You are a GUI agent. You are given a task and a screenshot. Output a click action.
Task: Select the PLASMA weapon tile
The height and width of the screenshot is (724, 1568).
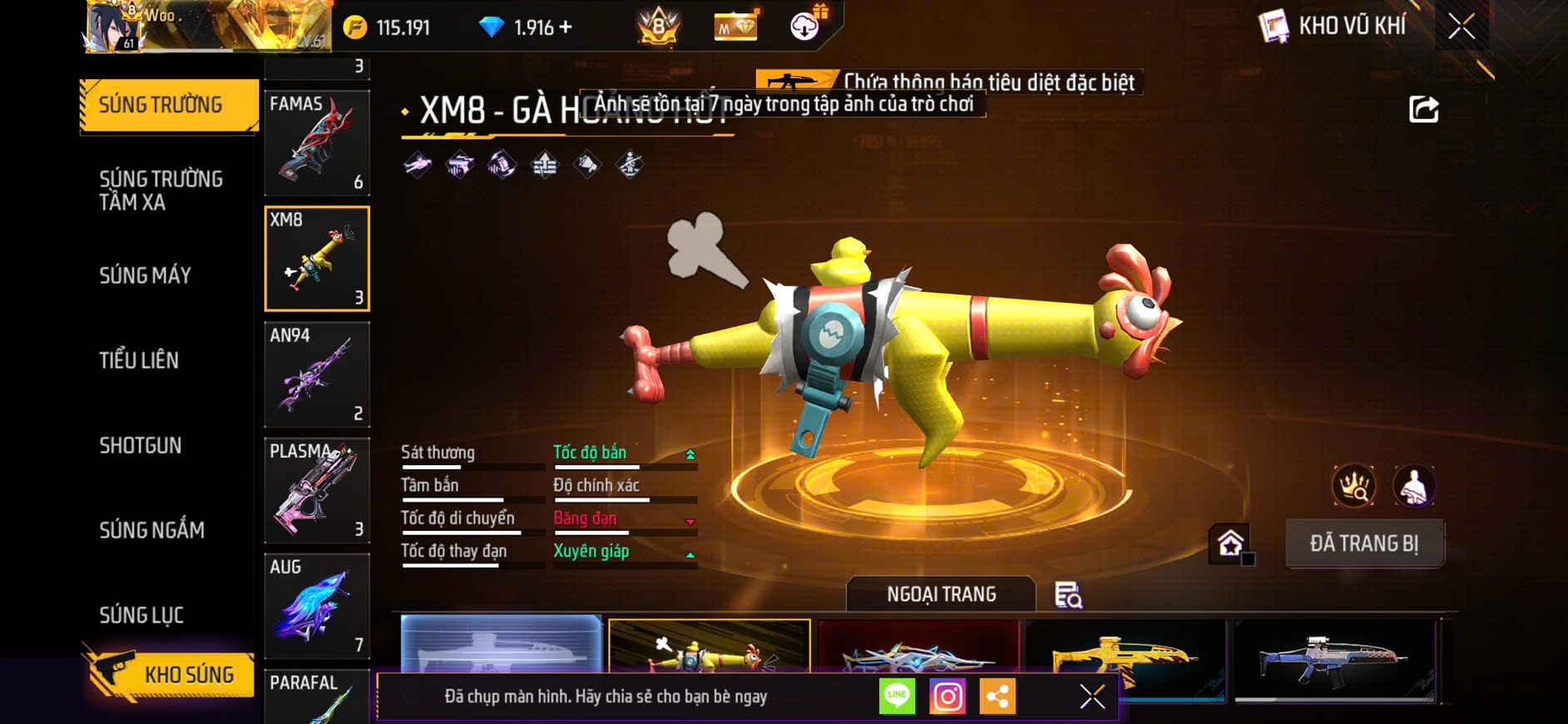[317, 490]
